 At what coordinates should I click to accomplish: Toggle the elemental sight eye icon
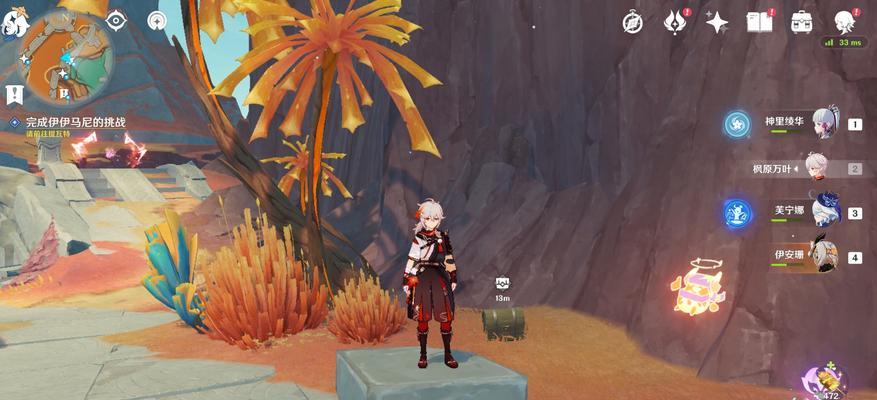tap(116, 21)
